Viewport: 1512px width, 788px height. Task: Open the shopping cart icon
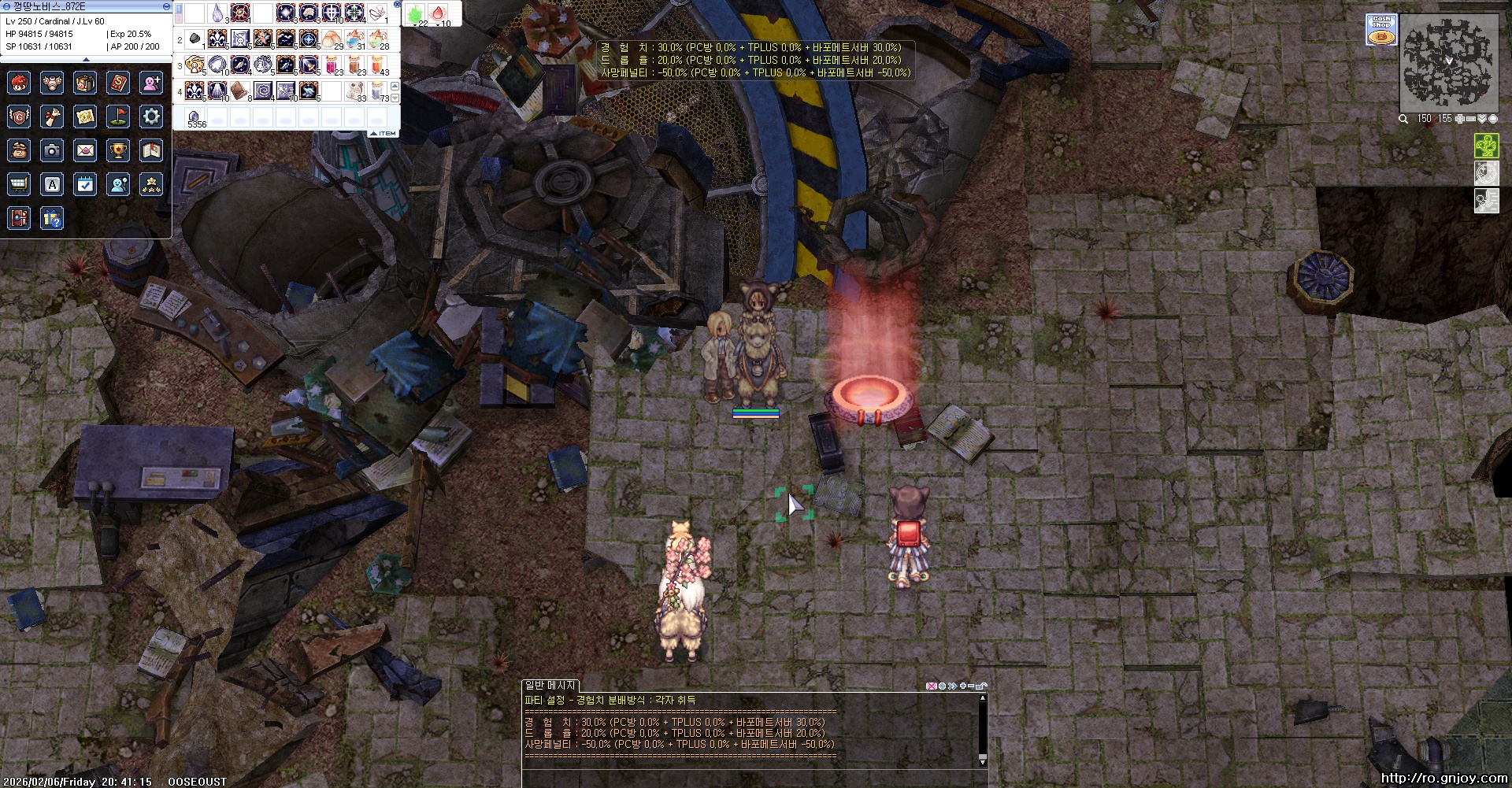click(19, 184)
